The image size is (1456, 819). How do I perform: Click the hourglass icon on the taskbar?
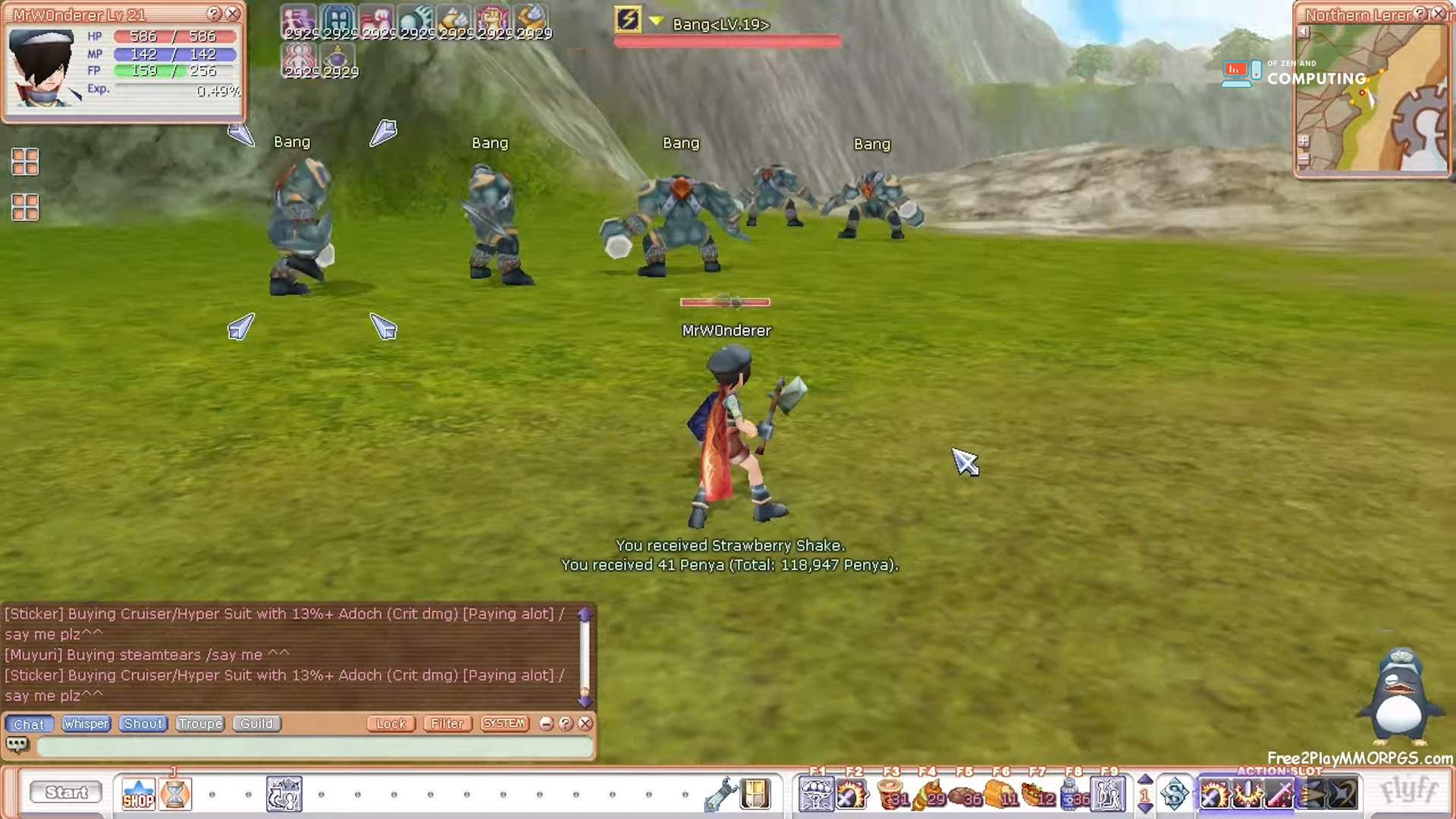coord(175,794)
